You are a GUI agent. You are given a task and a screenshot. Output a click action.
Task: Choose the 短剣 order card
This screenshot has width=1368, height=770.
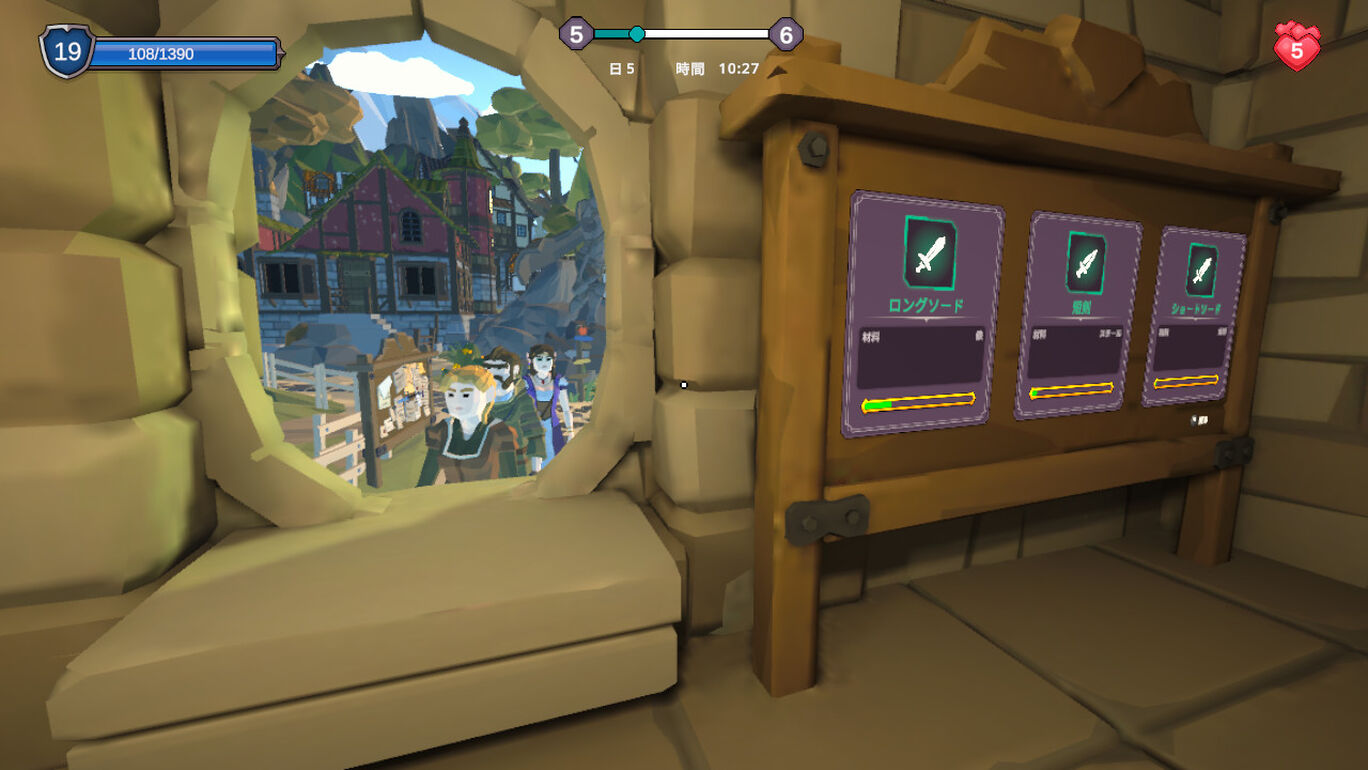click(x=1079, y=316)
